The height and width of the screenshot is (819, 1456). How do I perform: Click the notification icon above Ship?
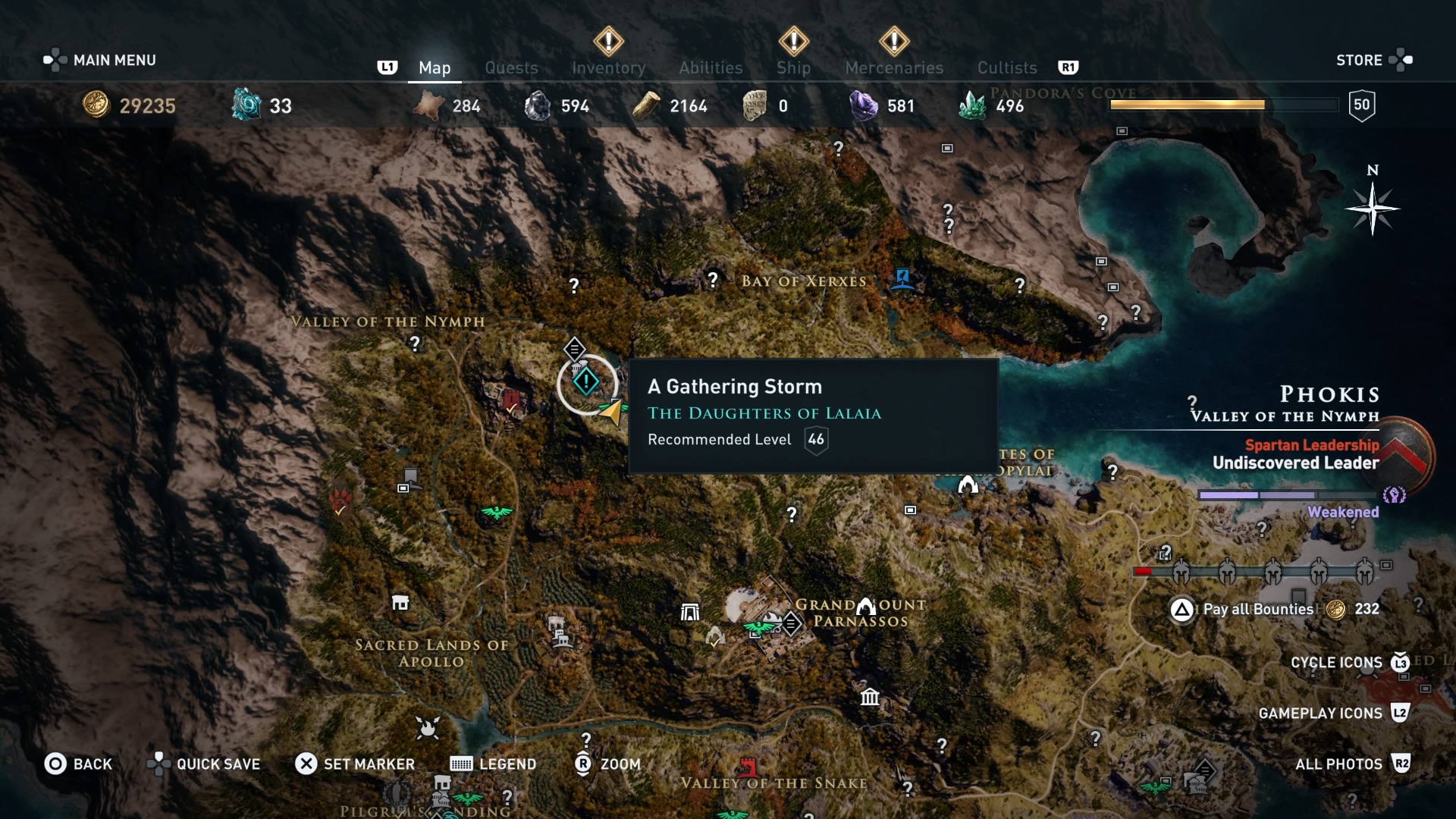point(793,42)
